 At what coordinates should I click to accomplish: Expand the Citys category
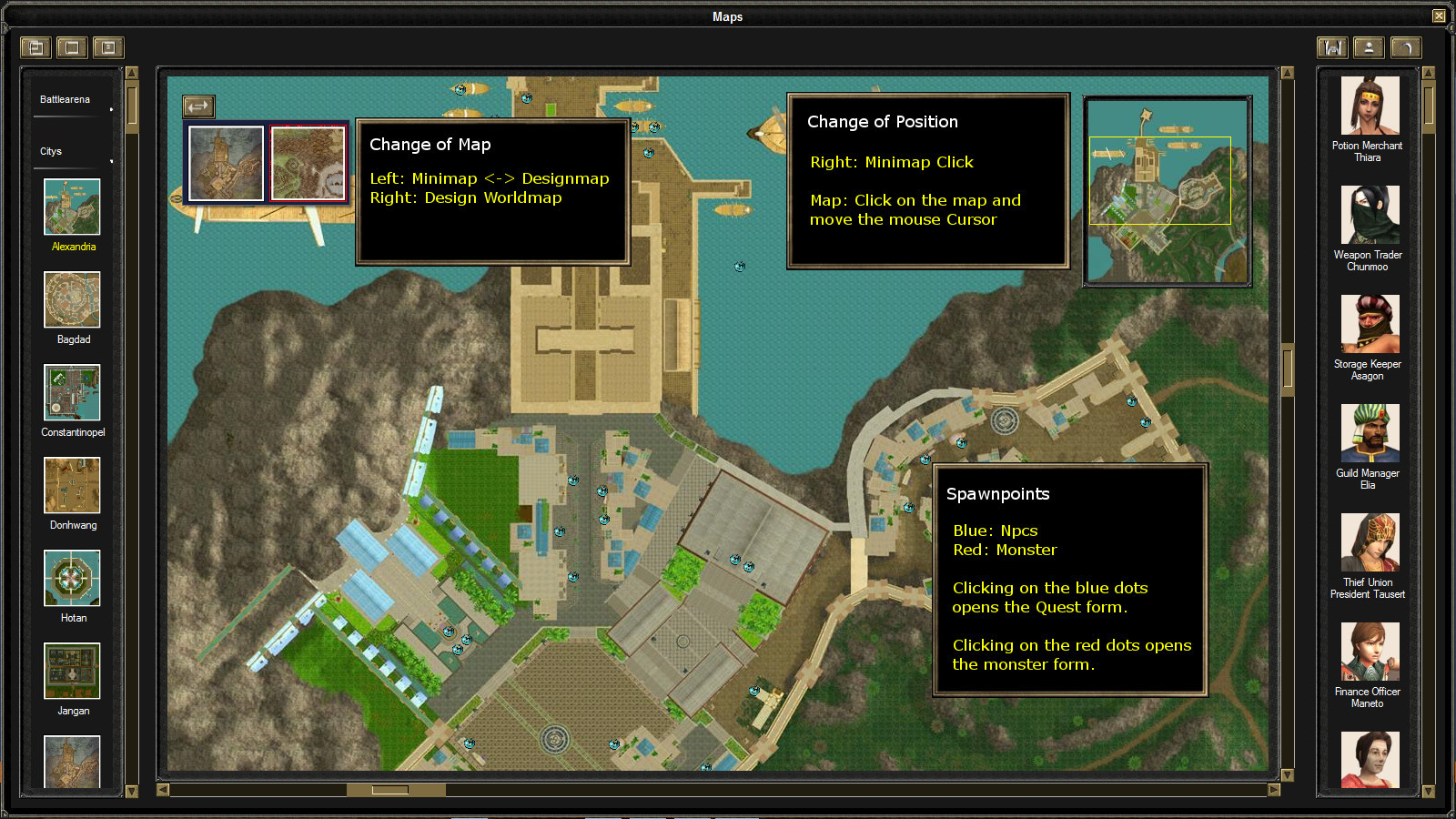coord(52,151)
